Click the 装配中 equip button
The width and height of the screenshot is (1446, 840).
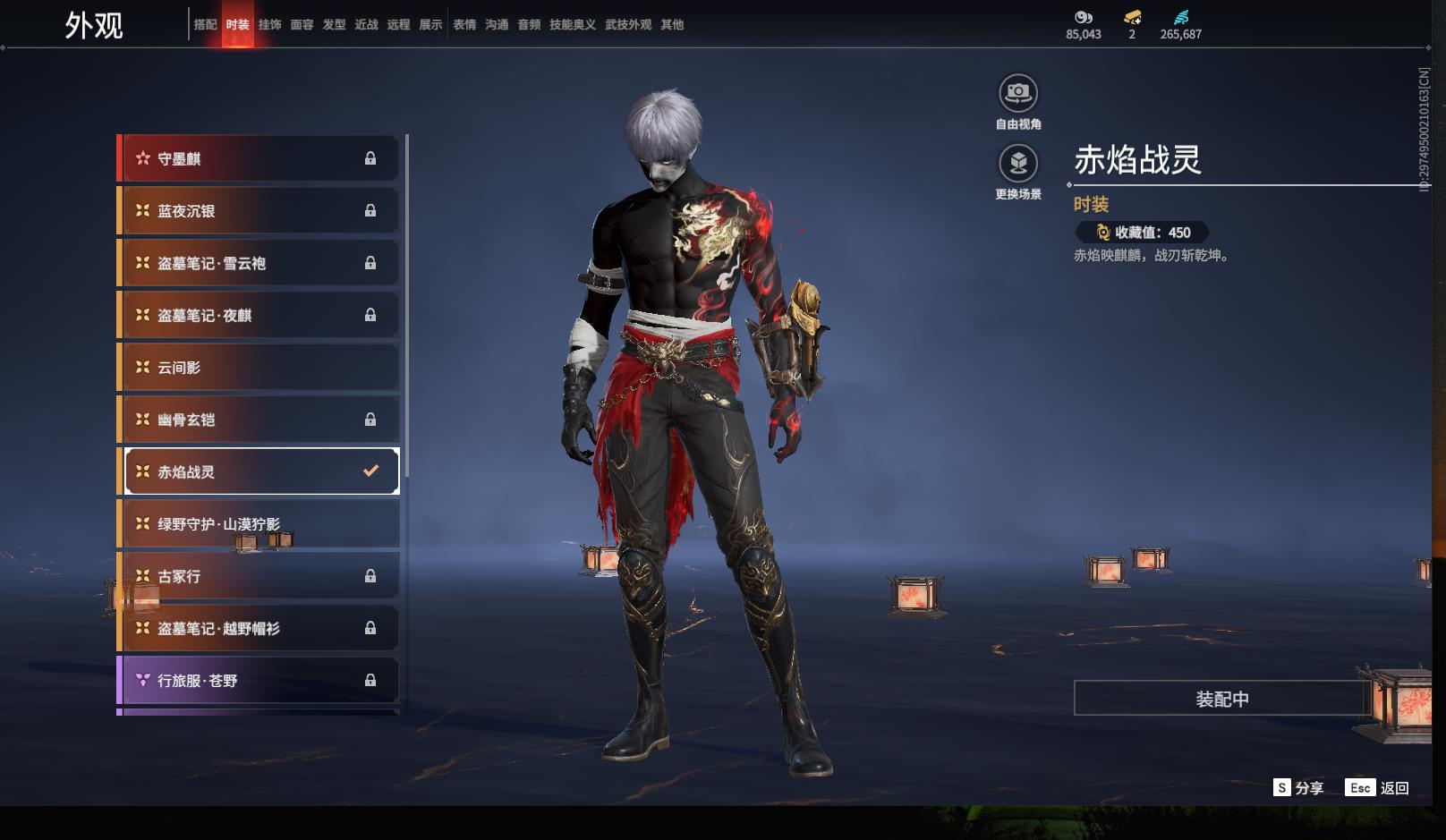(x=1221, y=699)
